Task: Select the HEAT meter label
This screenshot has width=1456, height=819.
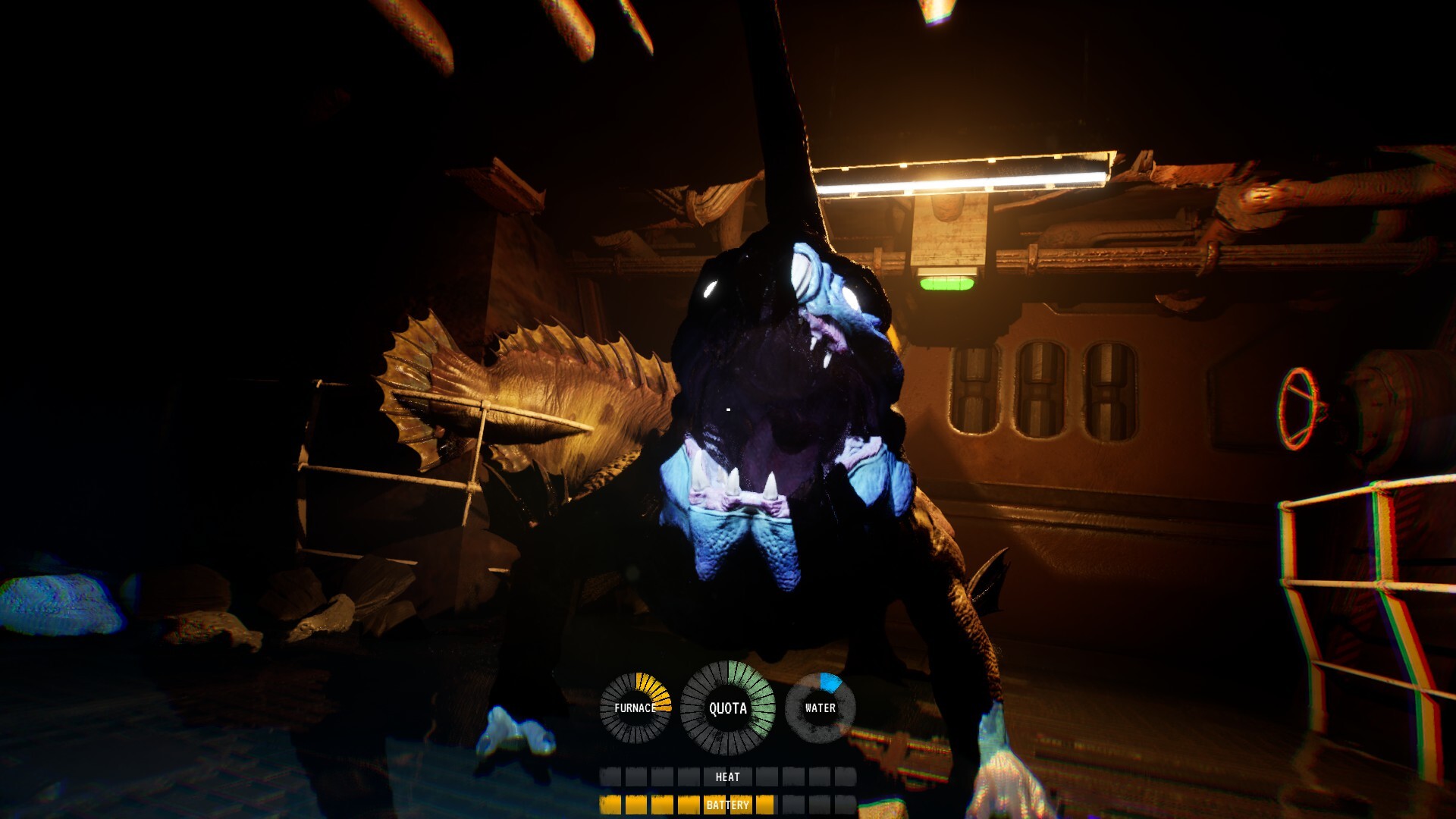Action: (x=727, y=777)
